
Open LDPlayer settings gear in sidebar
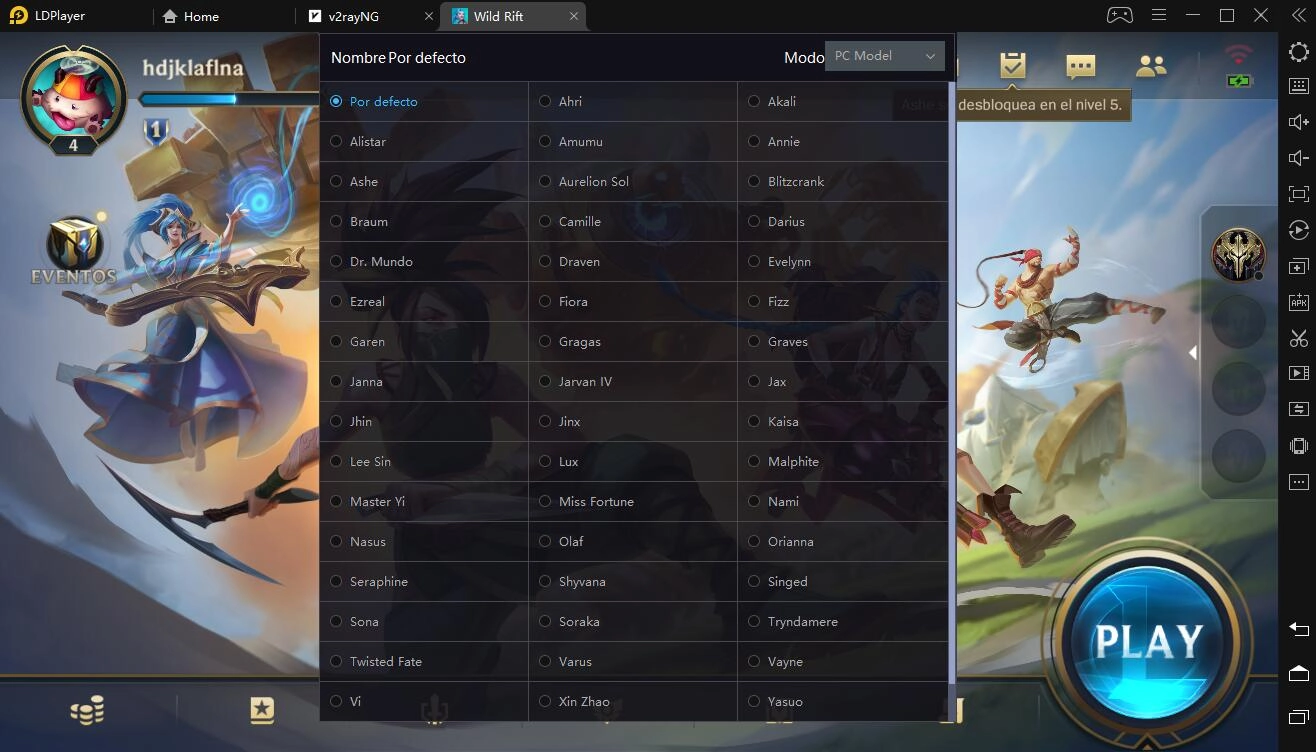click(1297, 51)
